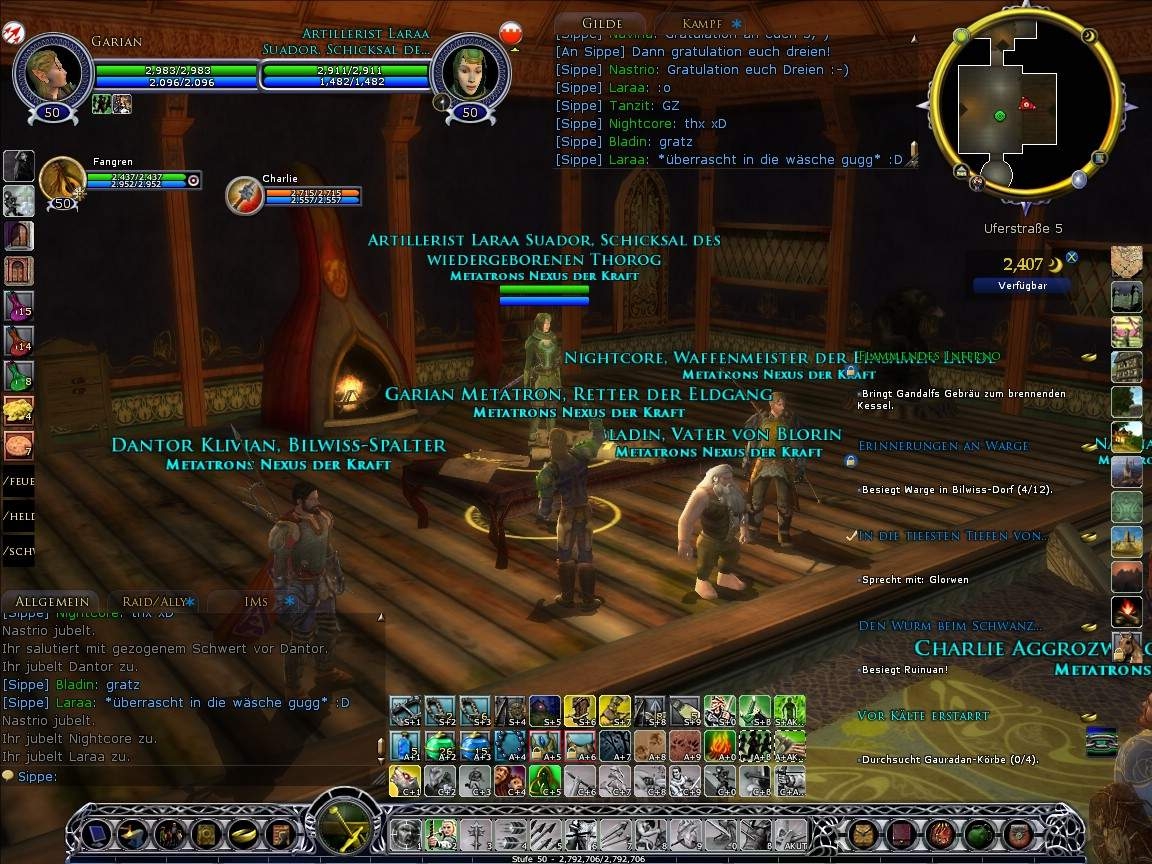Click the Sippe chat input line
1152x864 pixels.
pos(190,776)
